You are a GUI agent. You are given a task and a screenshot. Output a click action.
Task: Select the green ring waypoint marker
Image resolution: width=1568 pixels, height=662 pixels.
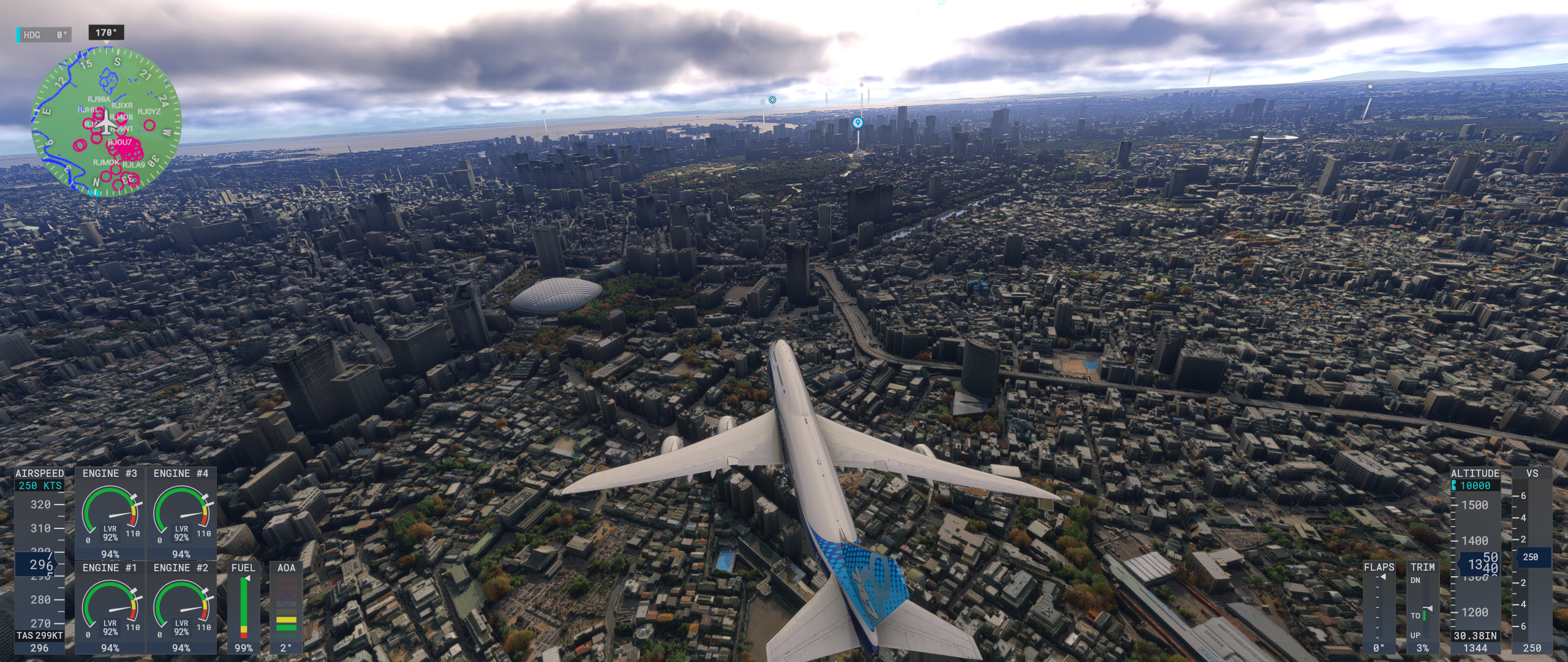pos(772,99)
